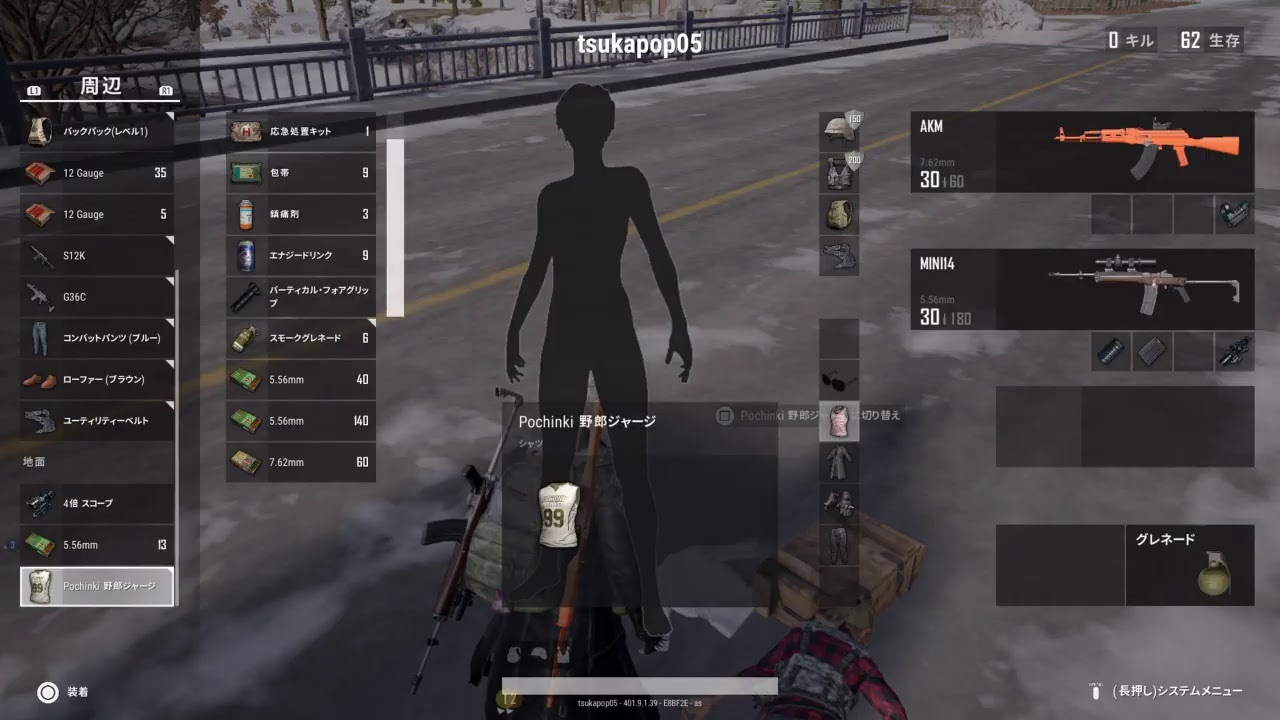1280x720 pixels.
Task: Select Pochinki 野郎ジャージ in ground items
Action: point(97,587)
